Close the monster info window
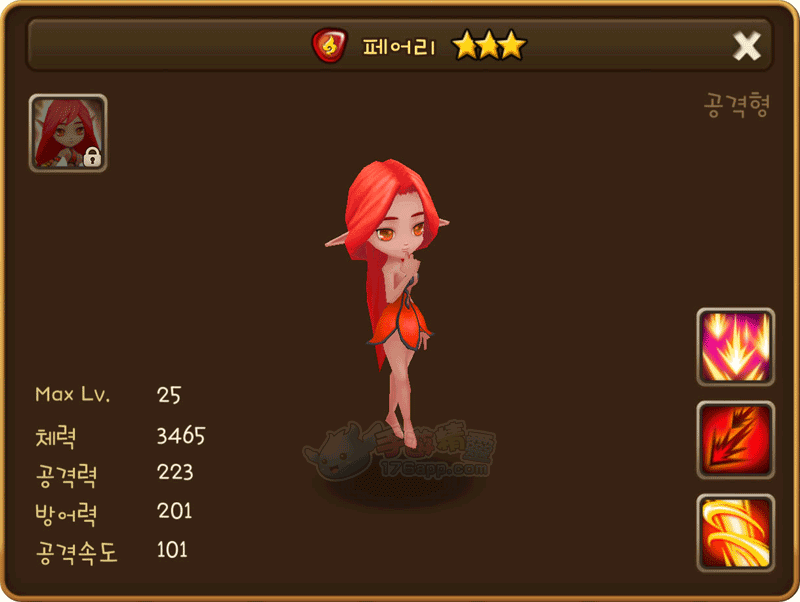The image size is (800, 602). click(x=746, y=45)
